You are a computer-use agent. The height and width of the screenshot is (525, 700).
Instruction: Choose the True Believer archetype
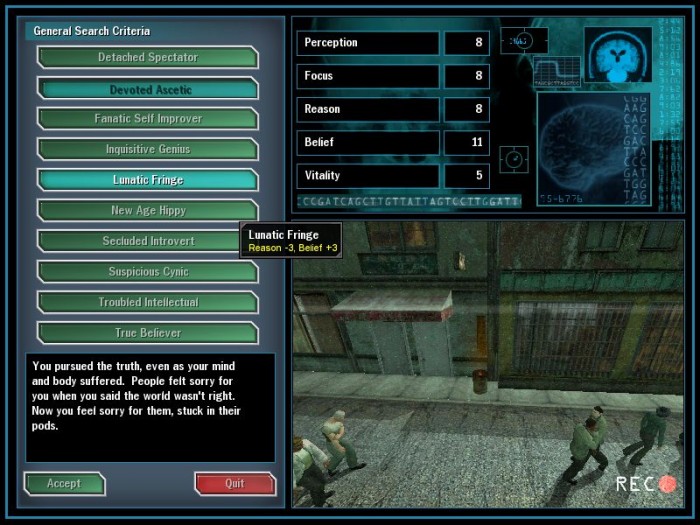point(148,333)
